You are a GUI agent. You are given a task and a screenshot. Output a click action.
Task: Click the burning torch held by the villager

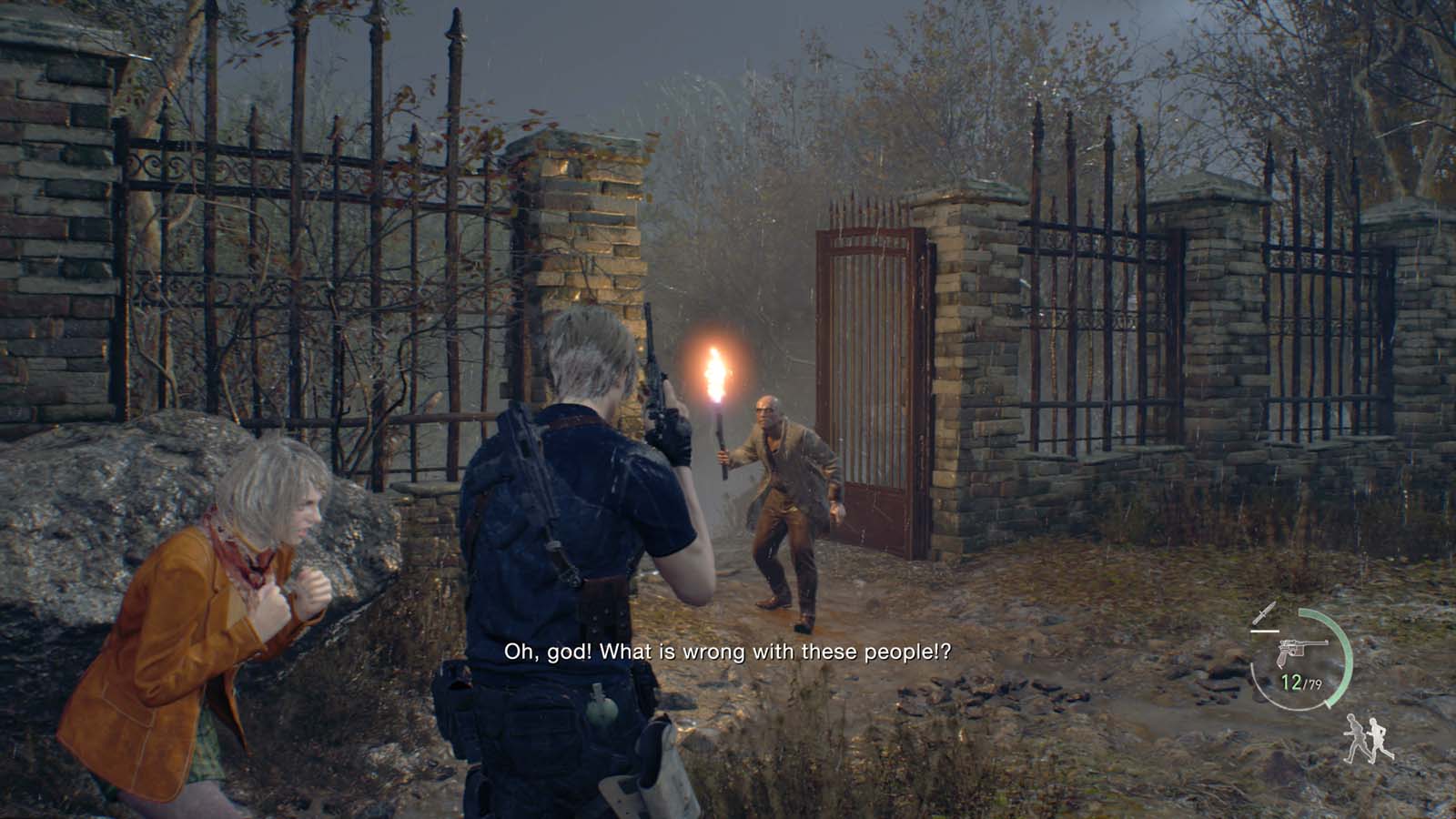coord(718,371)
